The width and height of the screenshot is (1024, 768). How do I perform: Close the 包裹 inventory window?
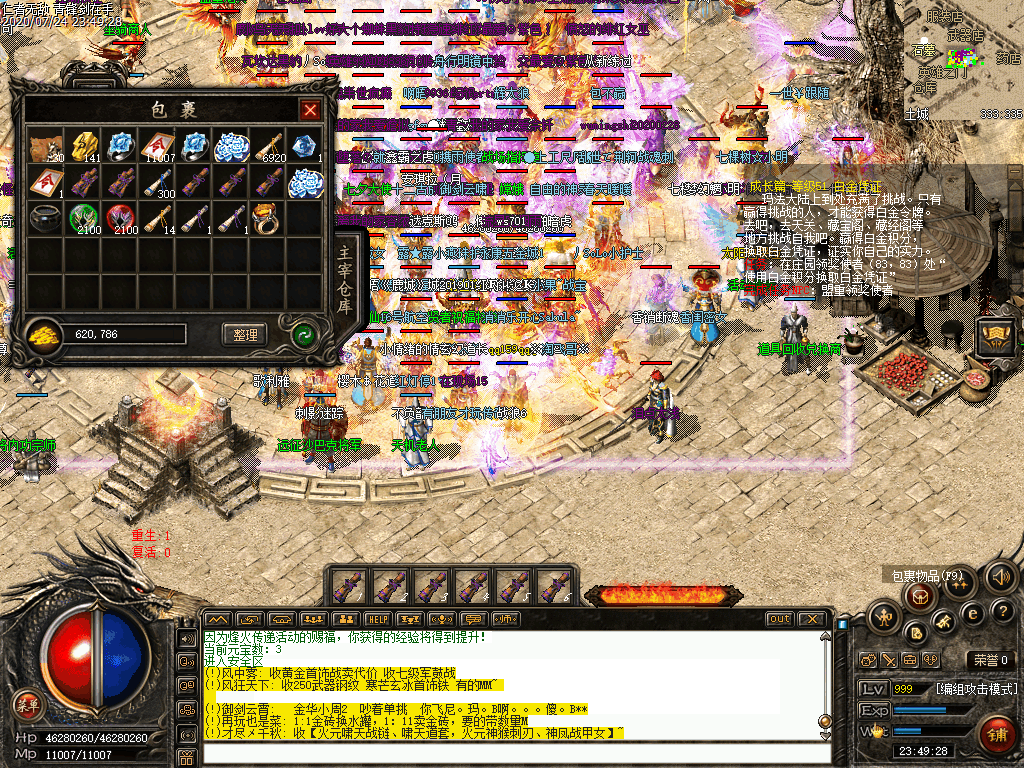tap(310, 109)
